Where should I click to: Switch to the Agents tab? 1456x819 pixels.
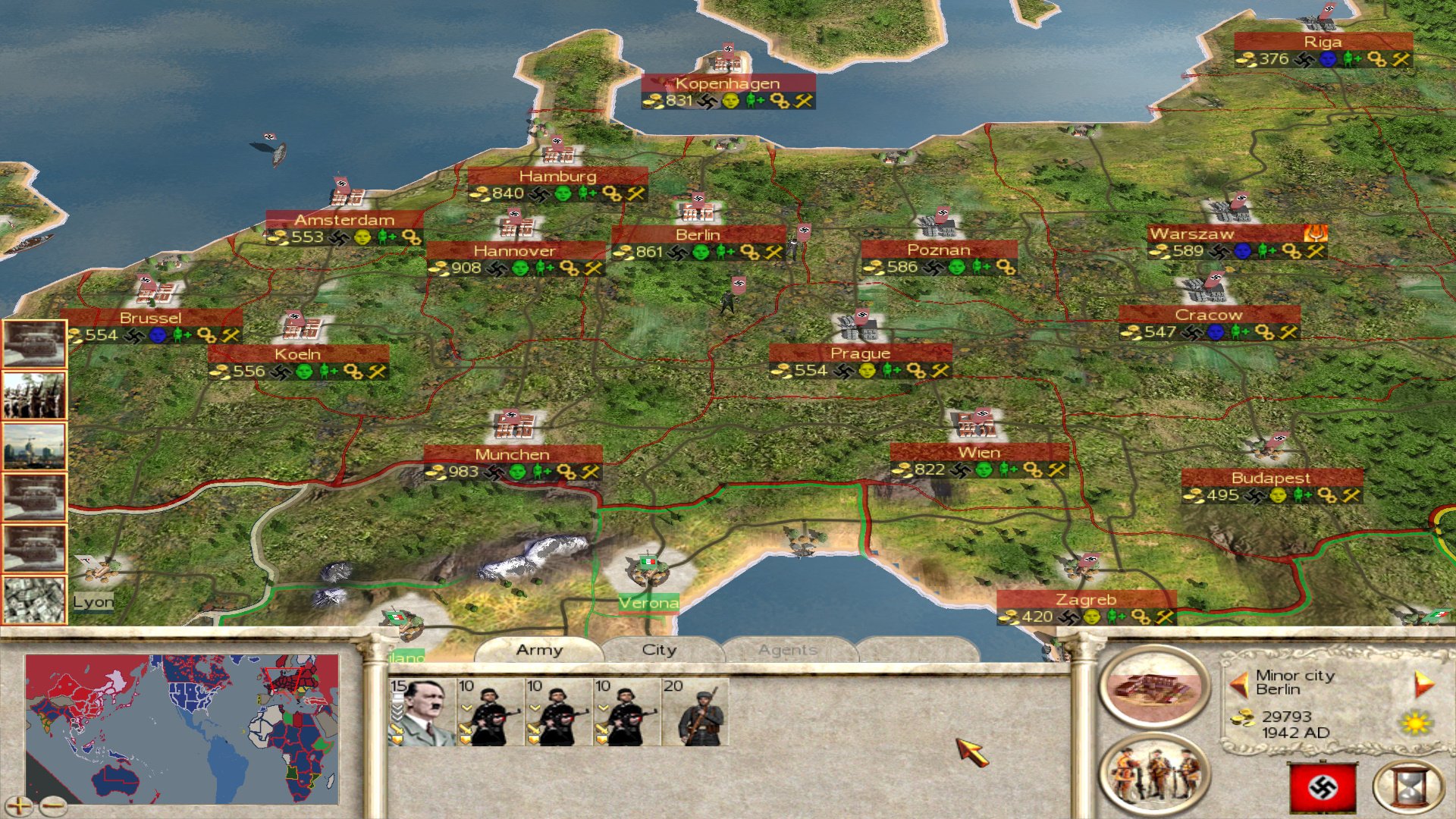(x=789, y=650)
